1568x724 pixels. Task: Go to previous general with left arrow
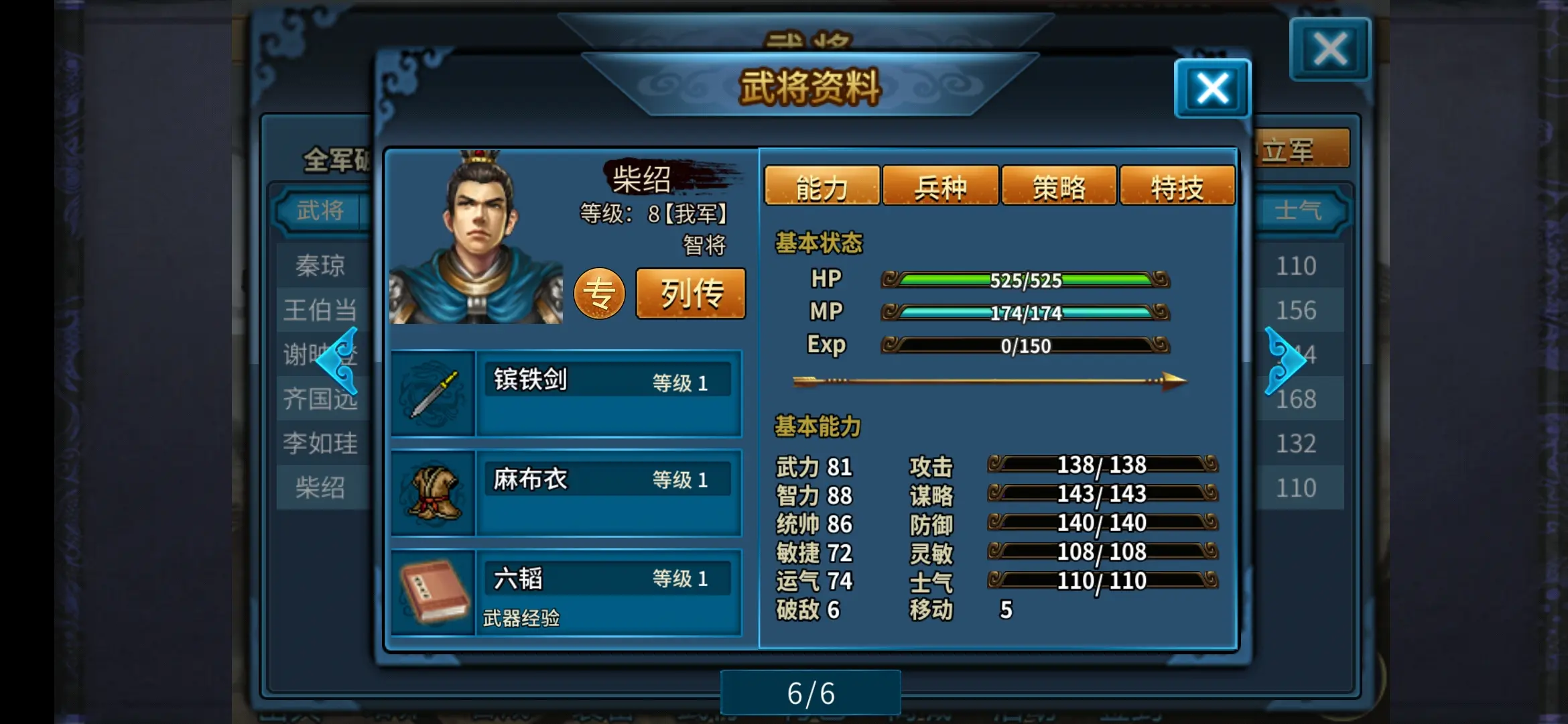point(337,361)
